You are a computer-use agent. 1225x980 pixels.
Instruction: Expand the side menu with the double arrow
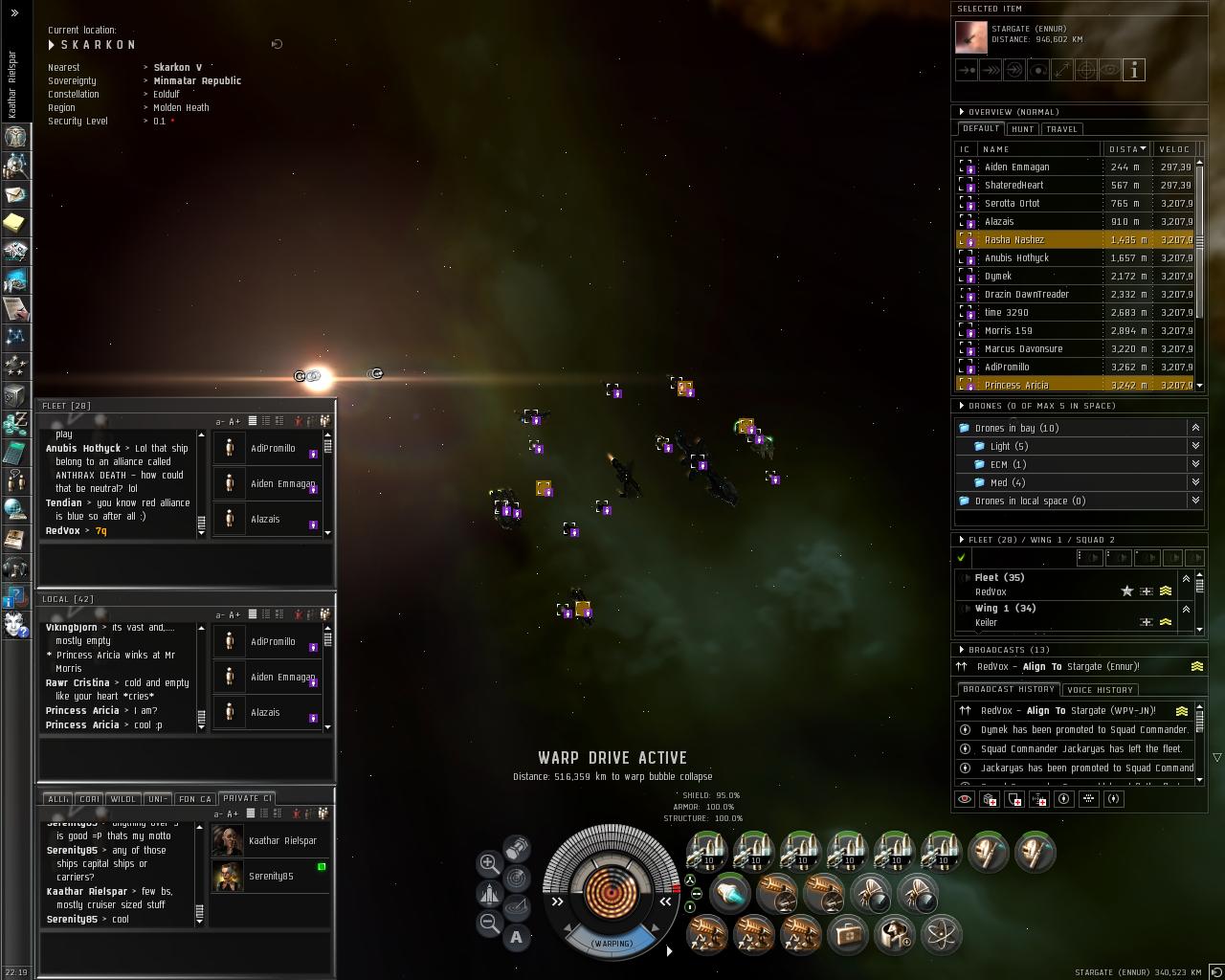(x=14, y=12)
